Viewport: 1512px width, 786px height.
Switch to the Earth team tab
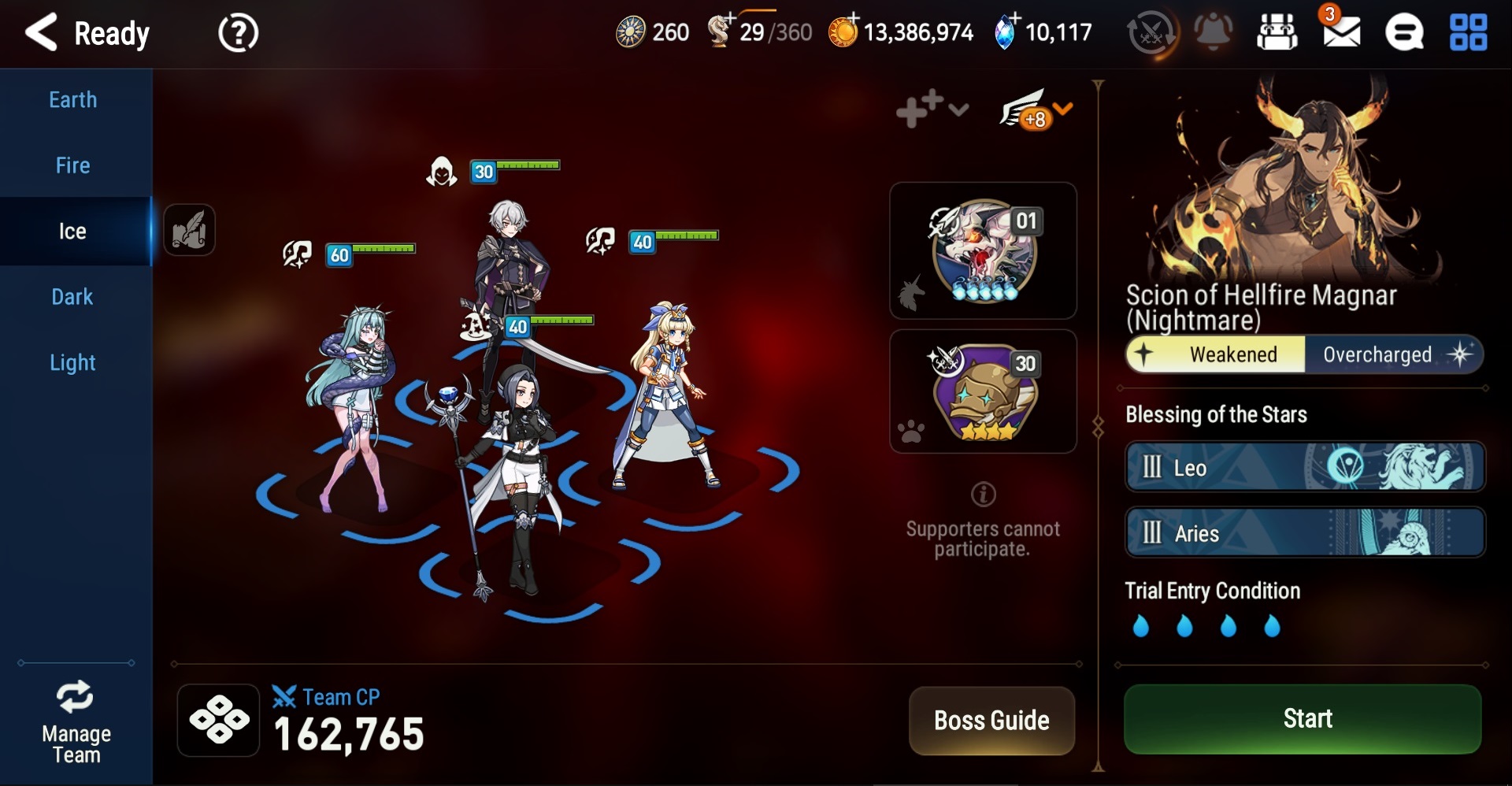pyautogui.click(x=73, y=100)
